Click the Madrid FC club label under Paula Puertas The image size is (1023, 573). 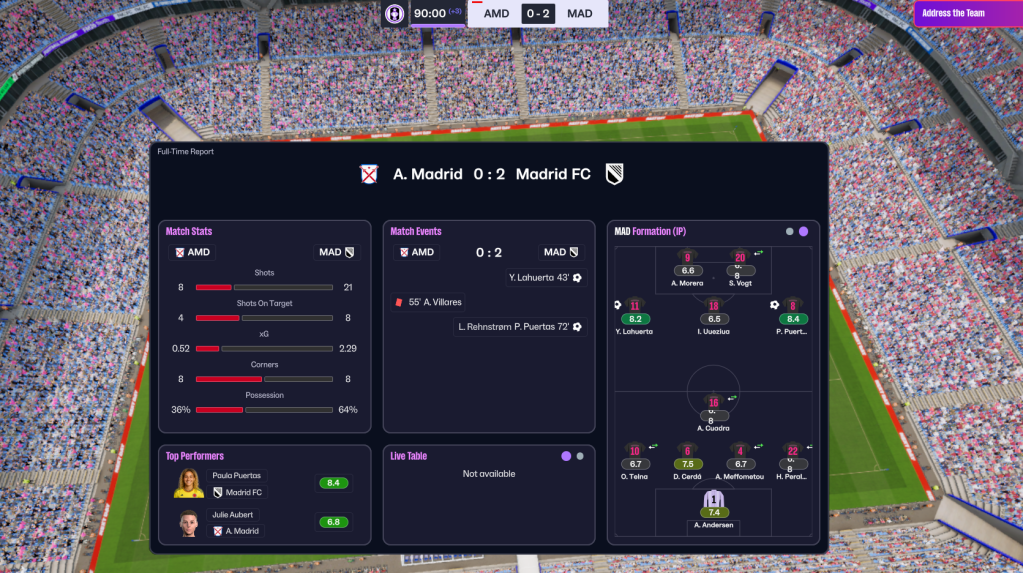(243, 493)
